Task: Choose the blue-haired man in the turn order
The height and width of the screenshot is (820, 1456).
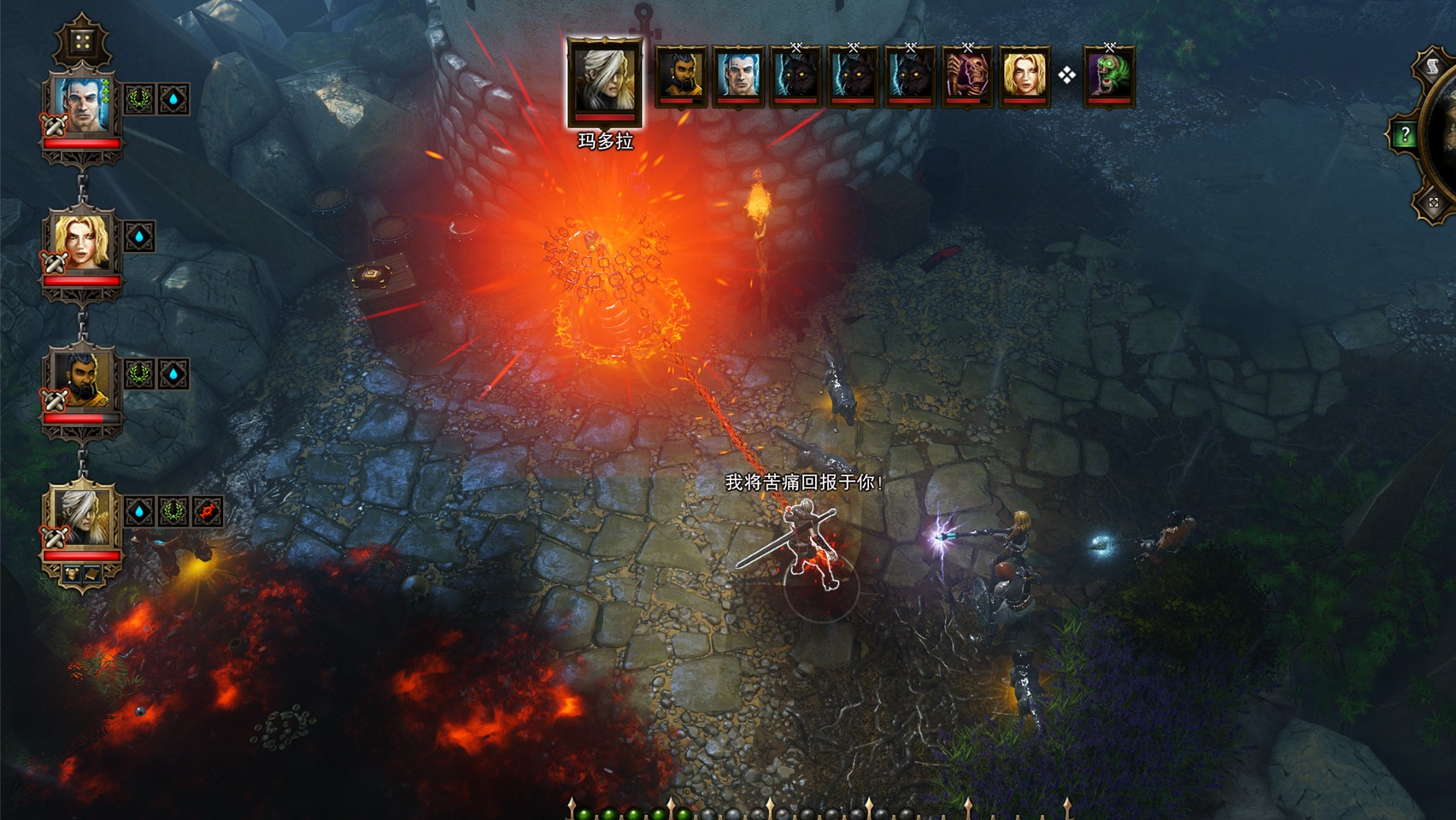Action: pos(738,76)
